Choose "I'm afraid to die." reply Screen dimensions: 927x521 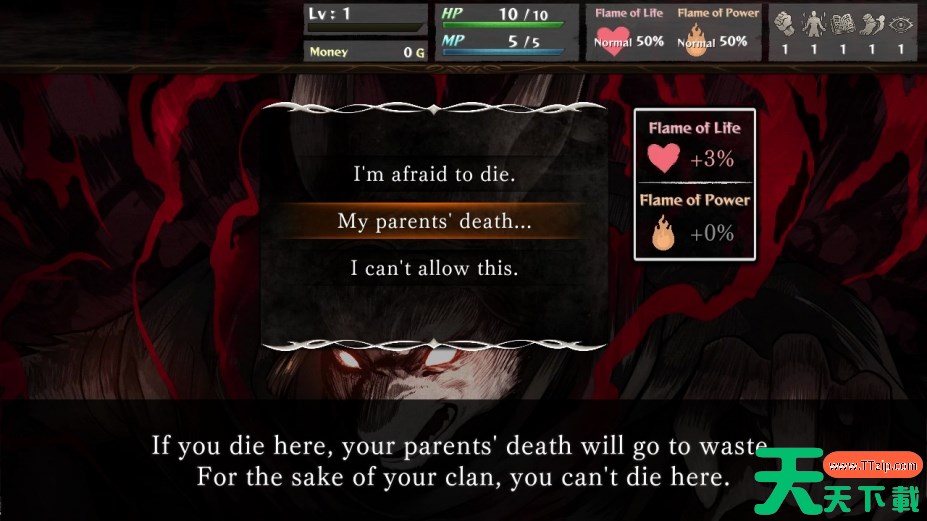coord(434,174)
